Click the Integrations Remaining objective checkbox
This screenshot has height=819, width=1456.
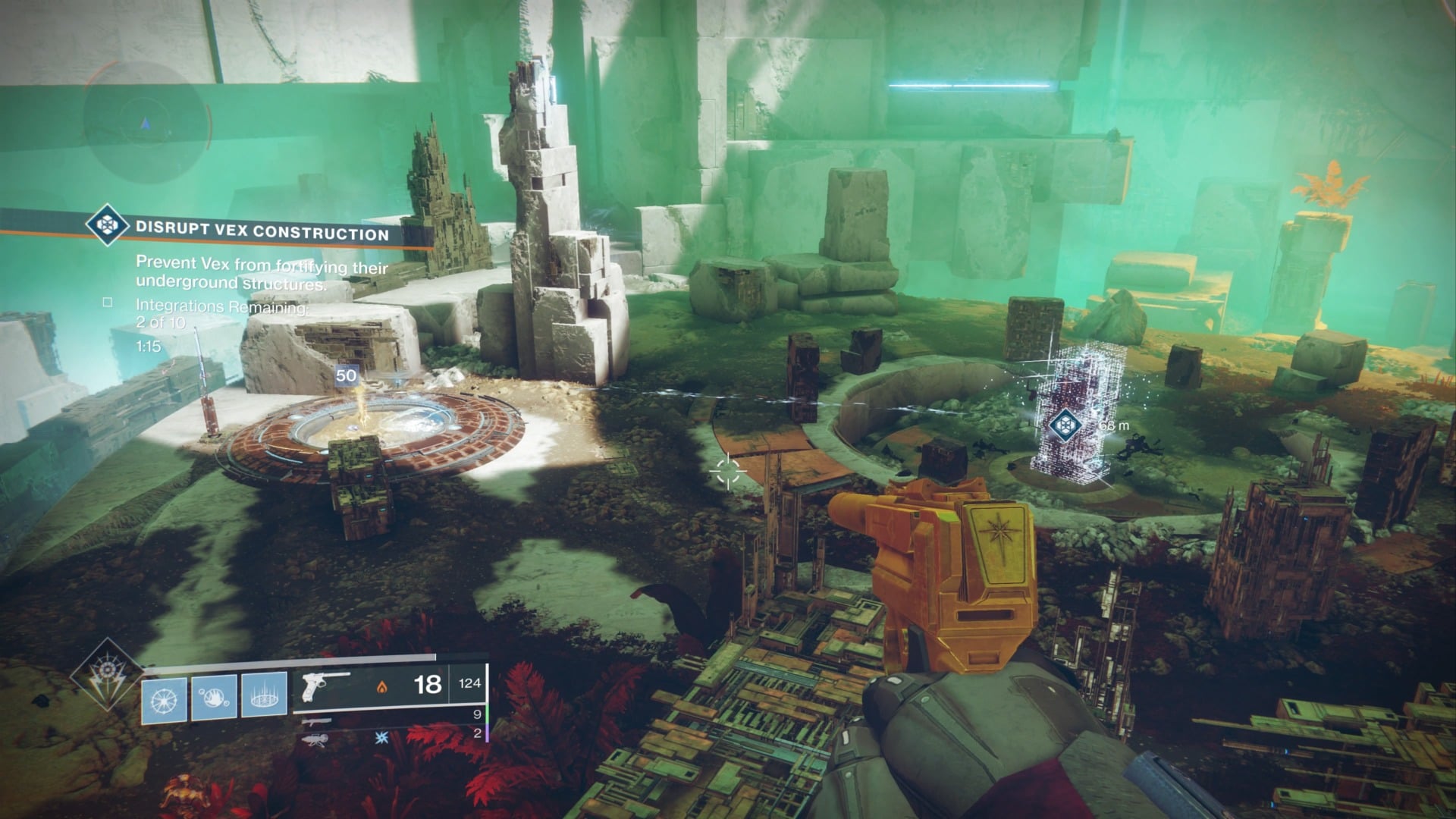(x=108, y=303)
